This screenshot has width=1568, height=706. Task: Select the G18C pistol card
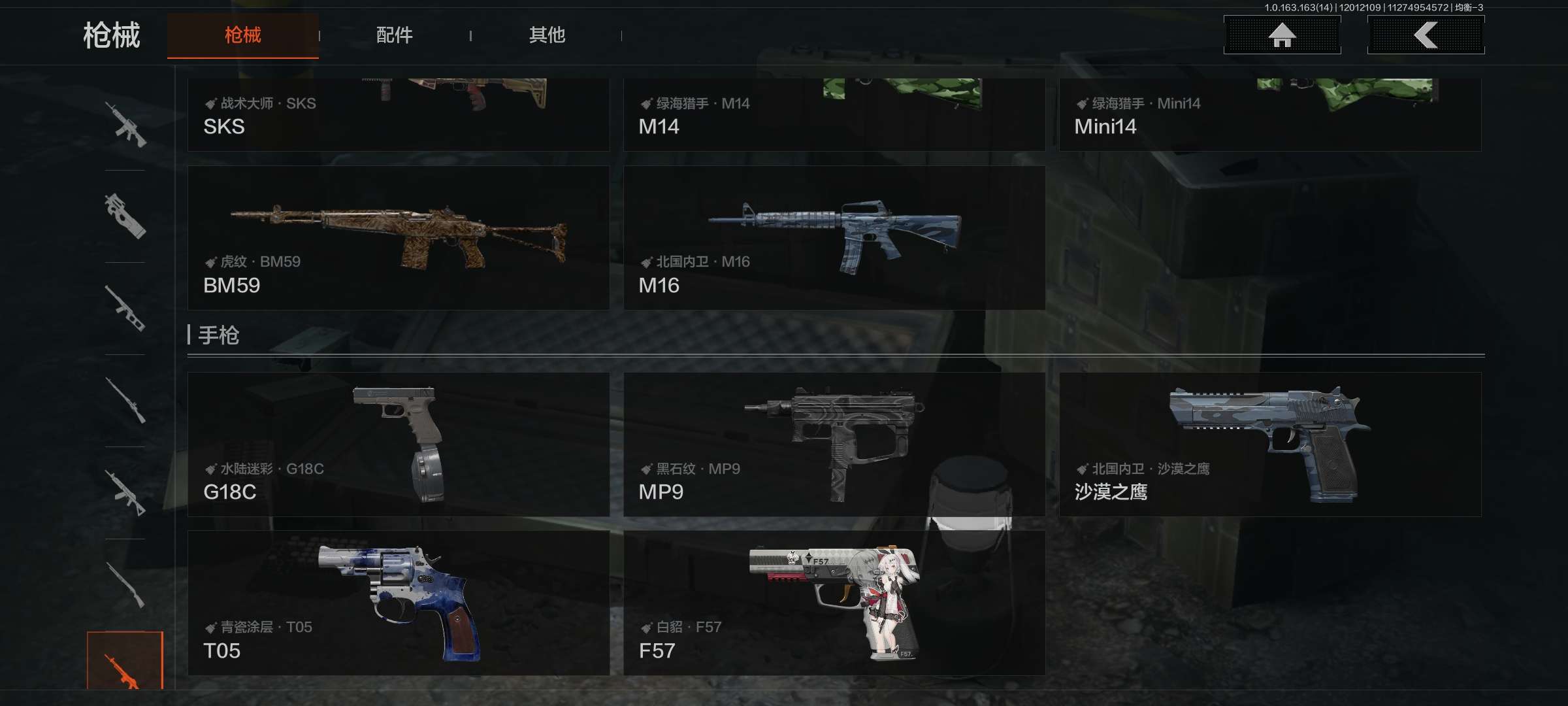[x=398, y=445]
